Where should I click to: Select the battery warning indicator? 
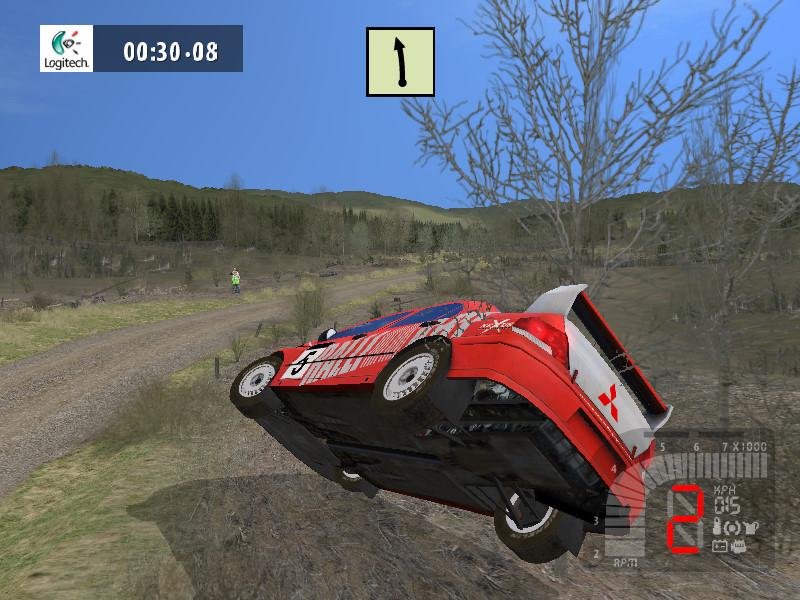pos(718,546)
